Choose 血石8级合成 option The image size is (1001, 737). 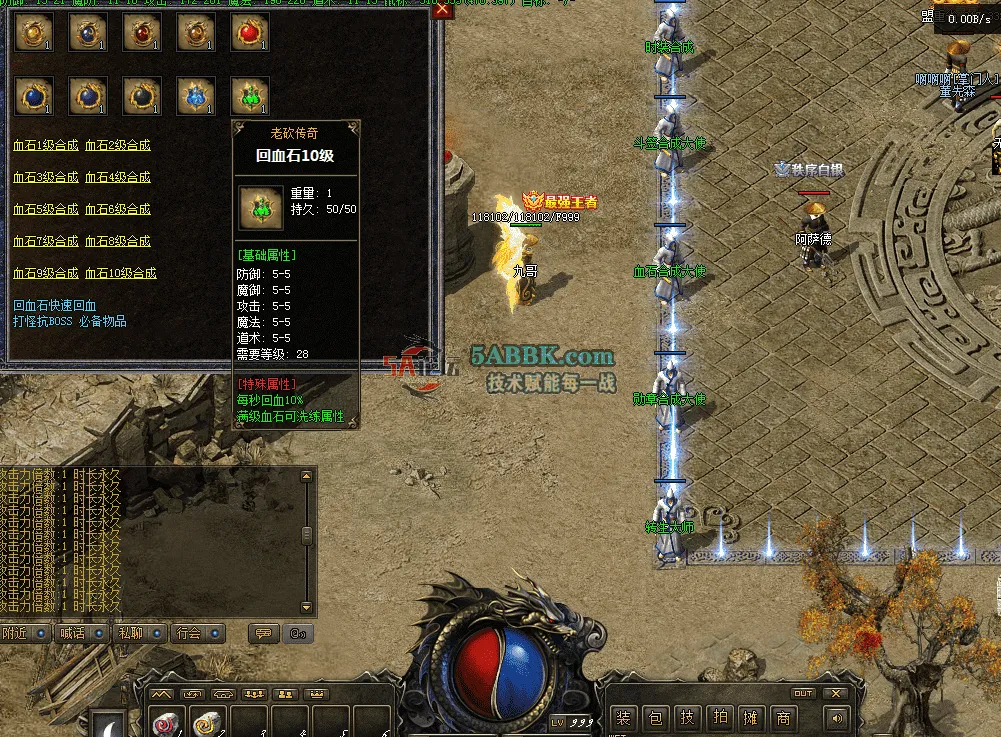(118, 241)
